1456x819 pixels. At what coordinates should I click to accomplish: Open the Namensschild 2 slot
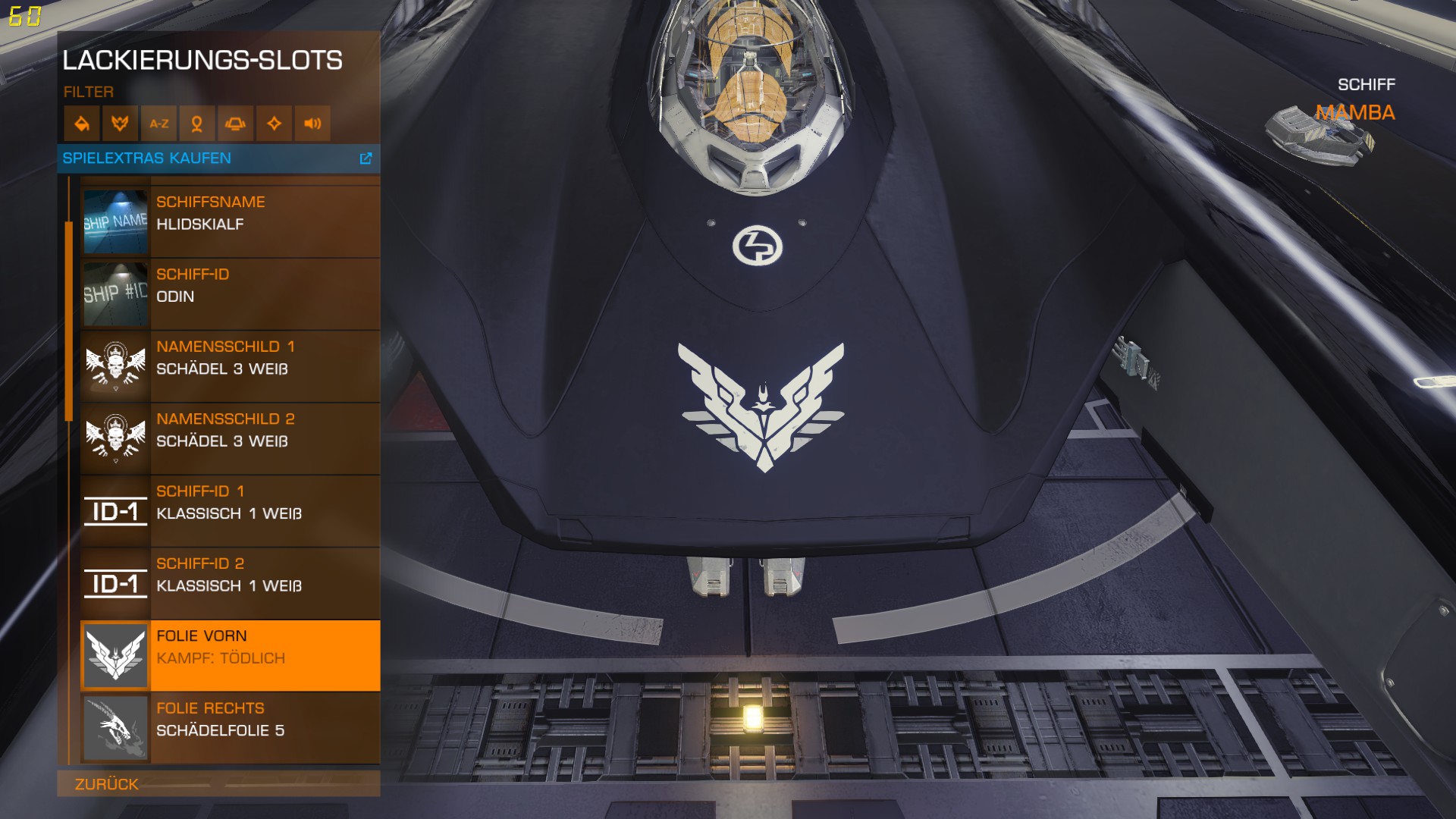(x=230, y=438)
